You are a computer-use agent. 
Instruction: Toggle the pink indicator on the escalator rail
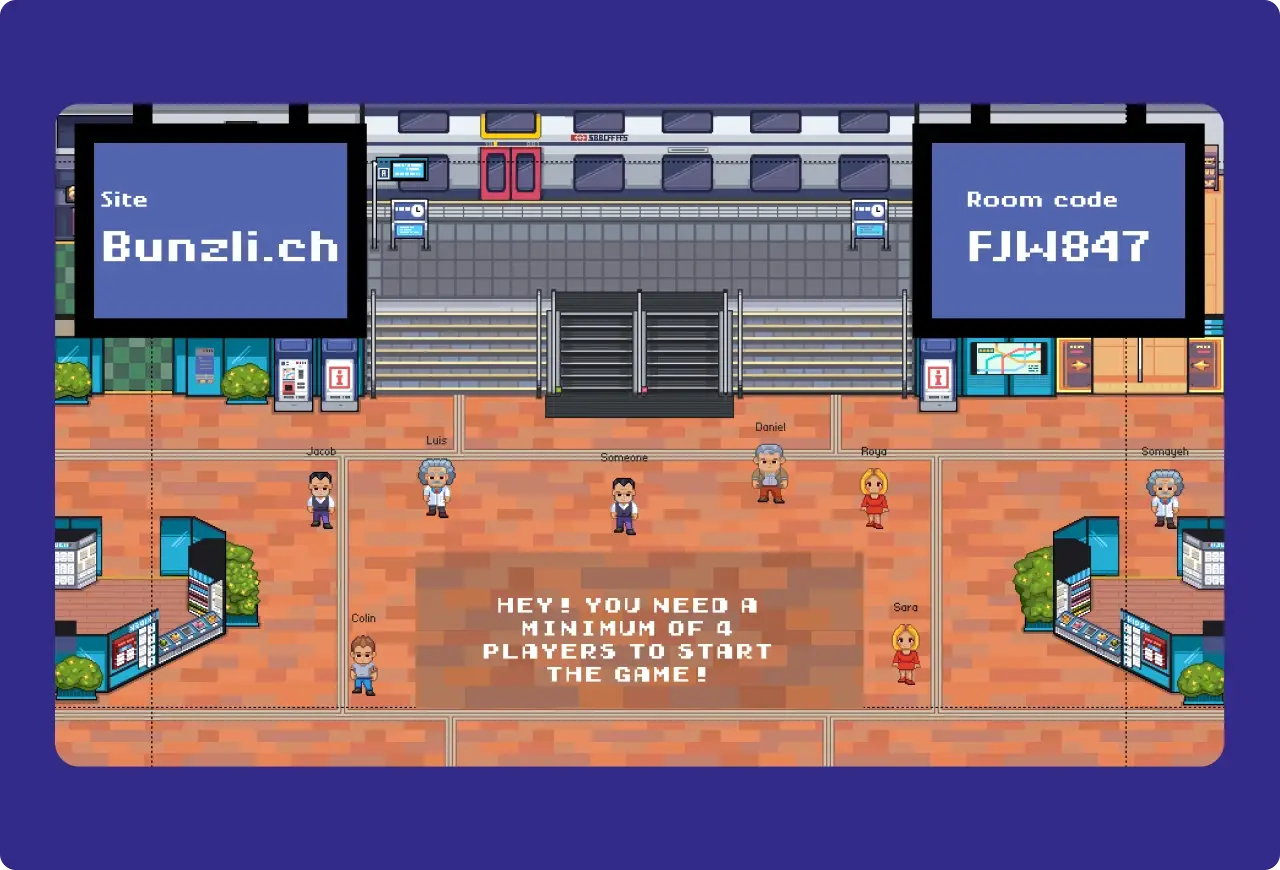pyautogui.click(x=645, y=387)
